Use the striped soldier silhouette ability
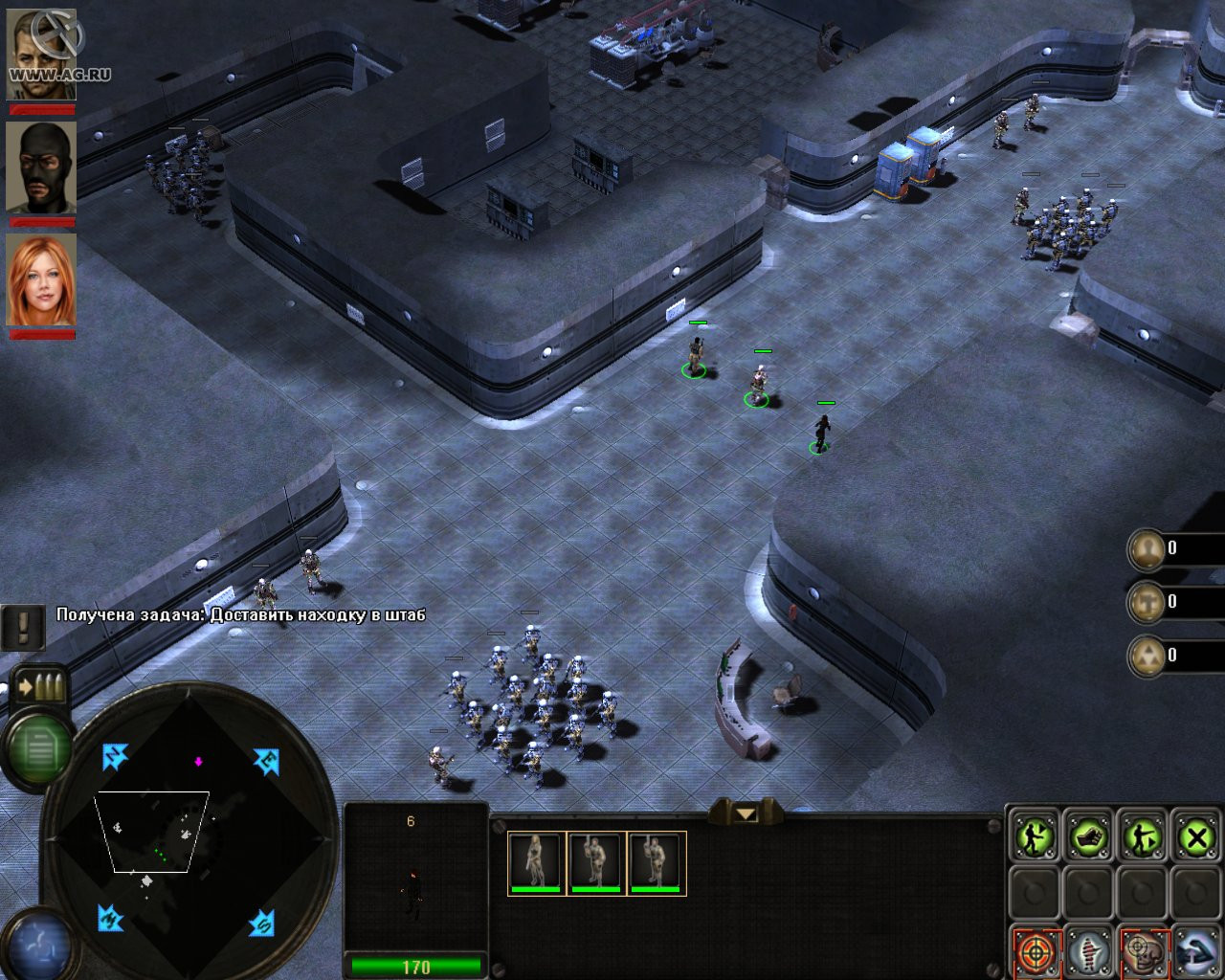 tap(1088, 951)
